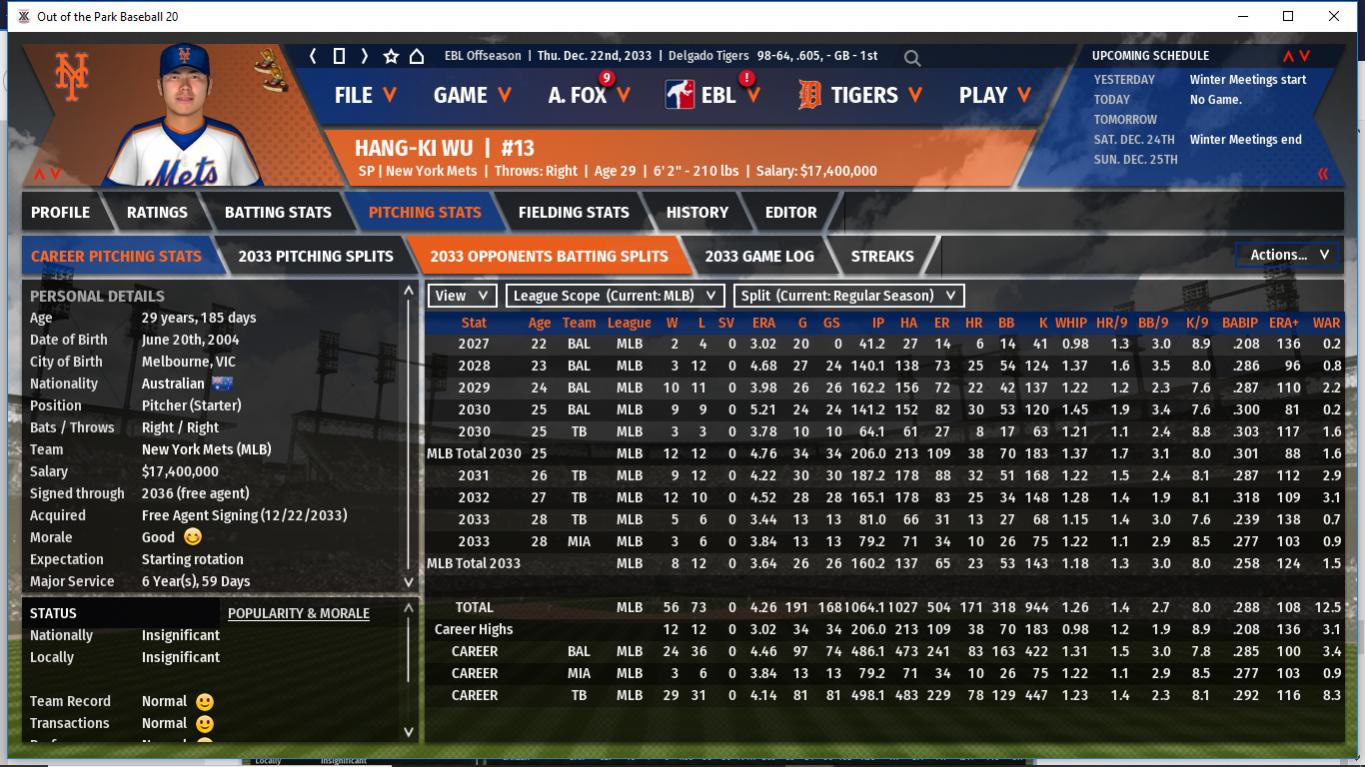This screenshot has height=767, width=1365.
Task: Open the A. FOX manager menu
Action: pos(589,95)
